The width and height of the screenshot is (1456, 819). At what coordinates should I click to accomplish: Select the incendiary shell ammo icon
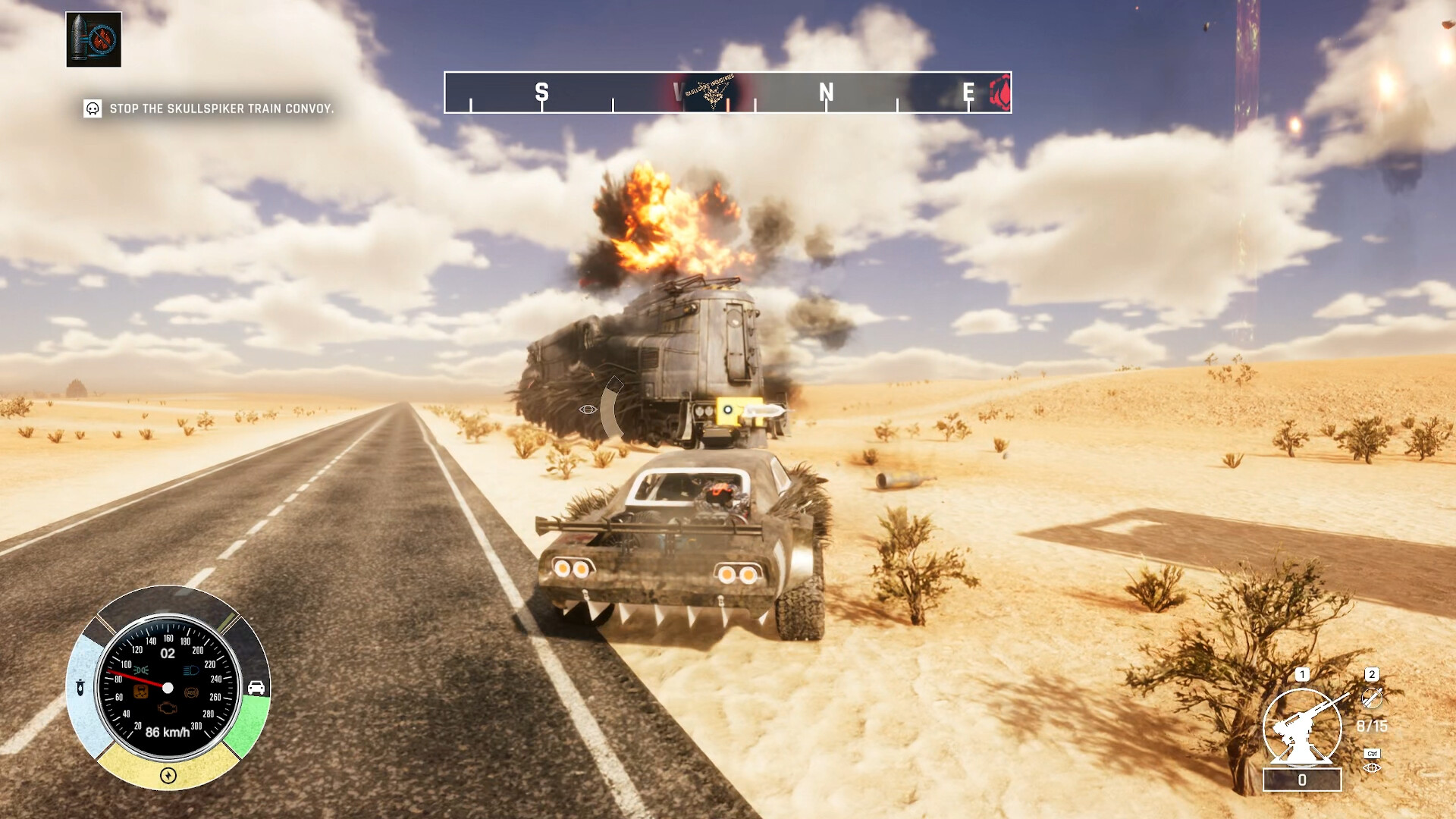tap(93, 39)
